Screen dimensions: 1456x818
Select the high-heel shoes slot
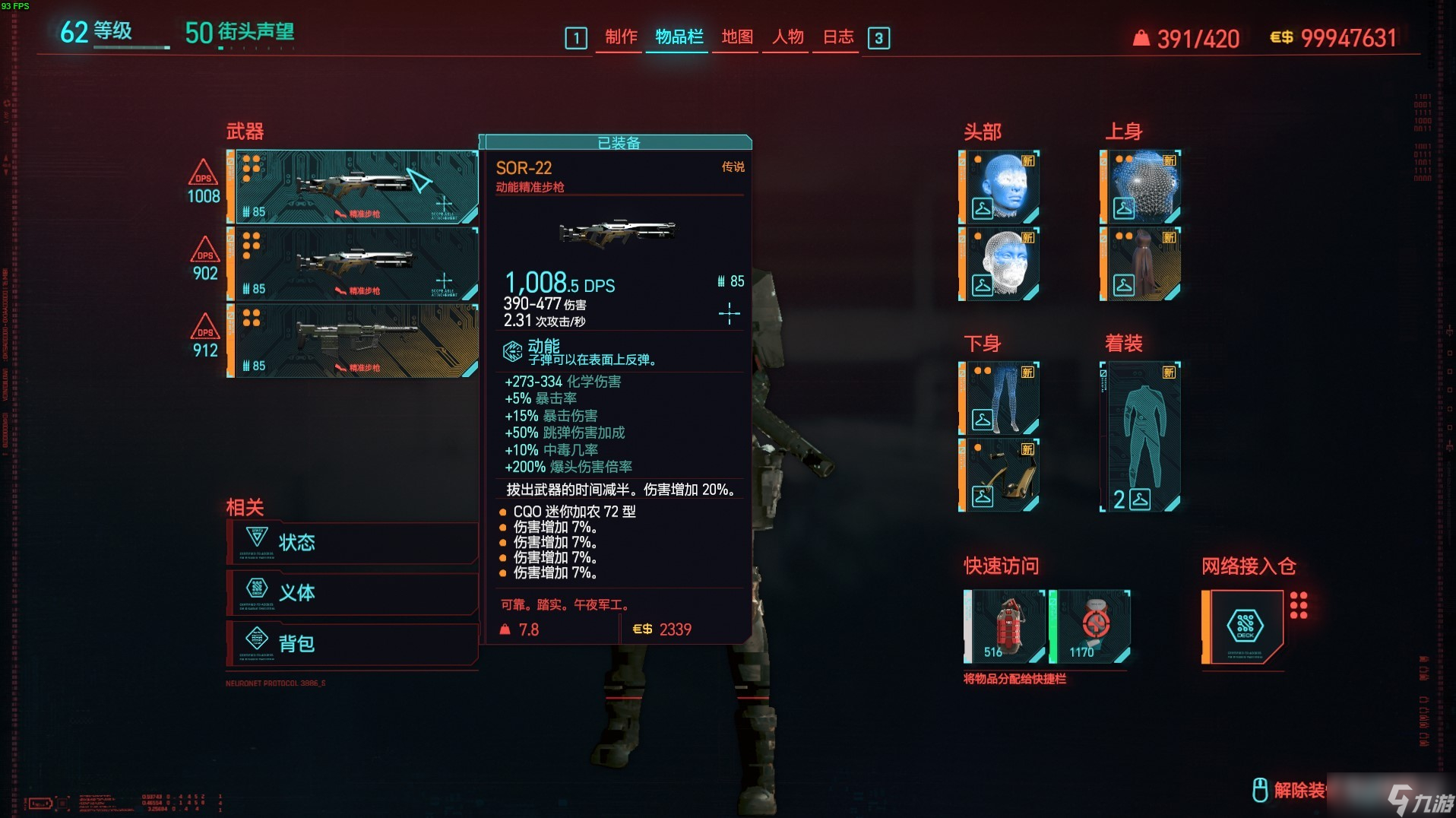[1000, 474]
